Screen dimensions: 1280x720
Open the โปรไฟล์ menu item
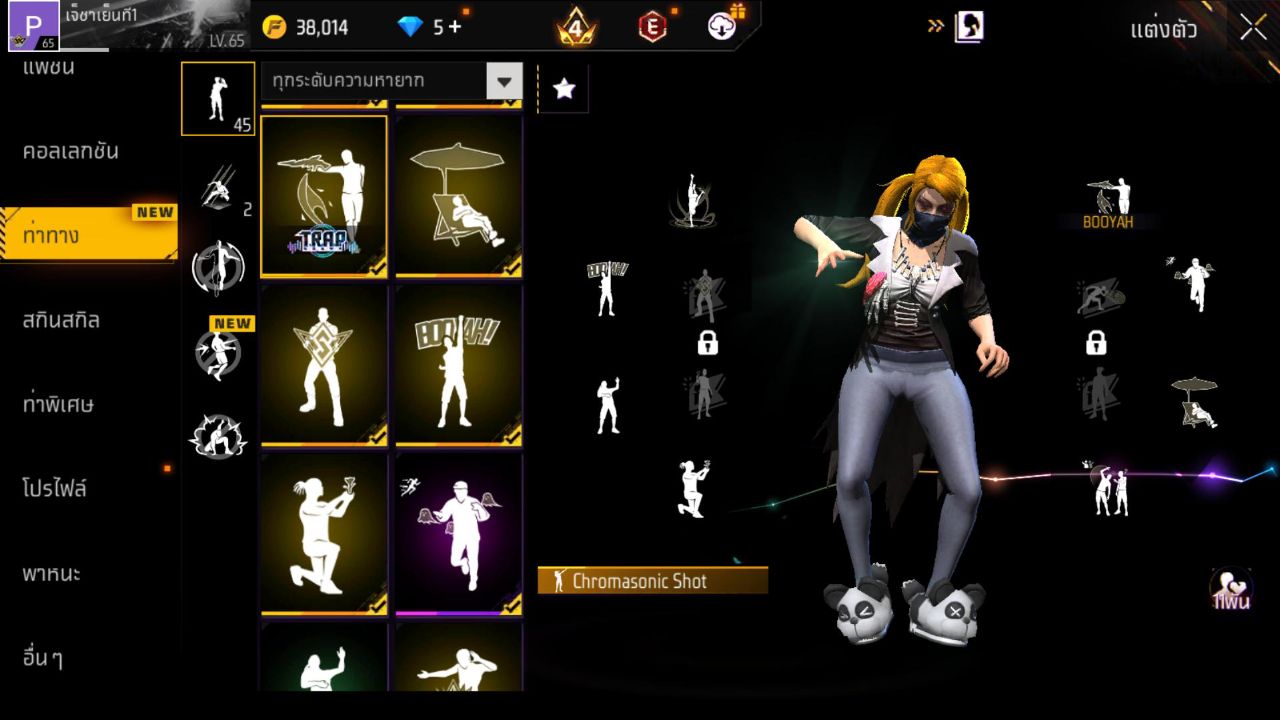point(55,488)
